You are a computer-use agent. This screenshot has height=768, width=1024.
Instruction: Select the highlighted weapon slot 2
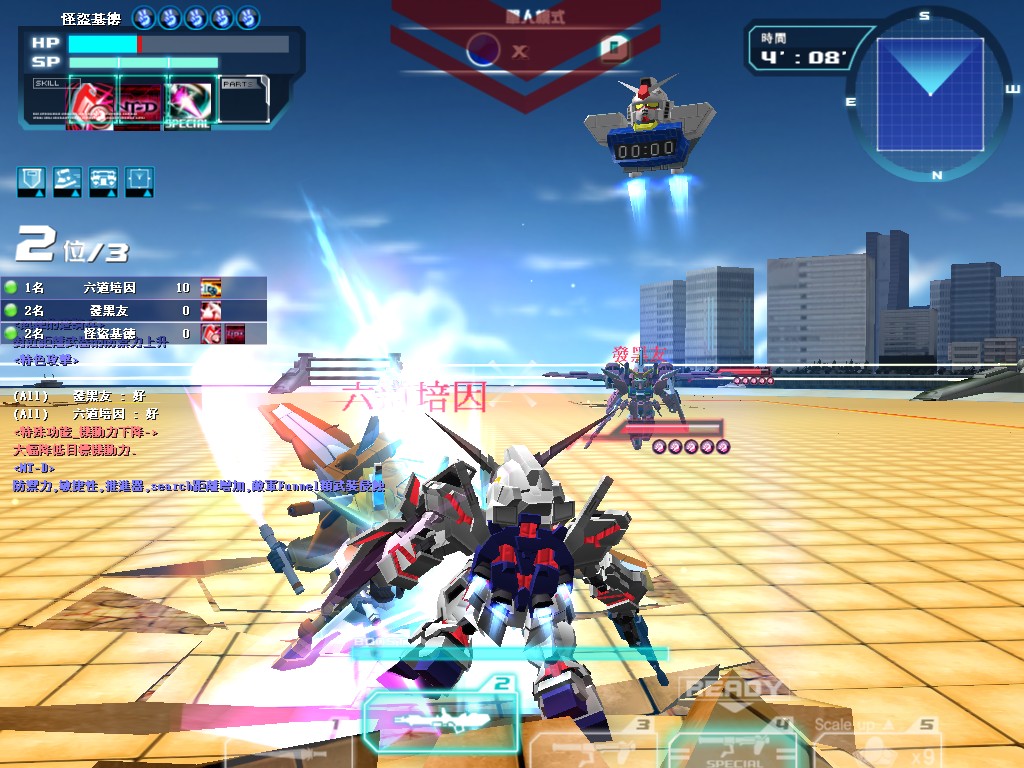pyautogui.click(x=440, y=718)
